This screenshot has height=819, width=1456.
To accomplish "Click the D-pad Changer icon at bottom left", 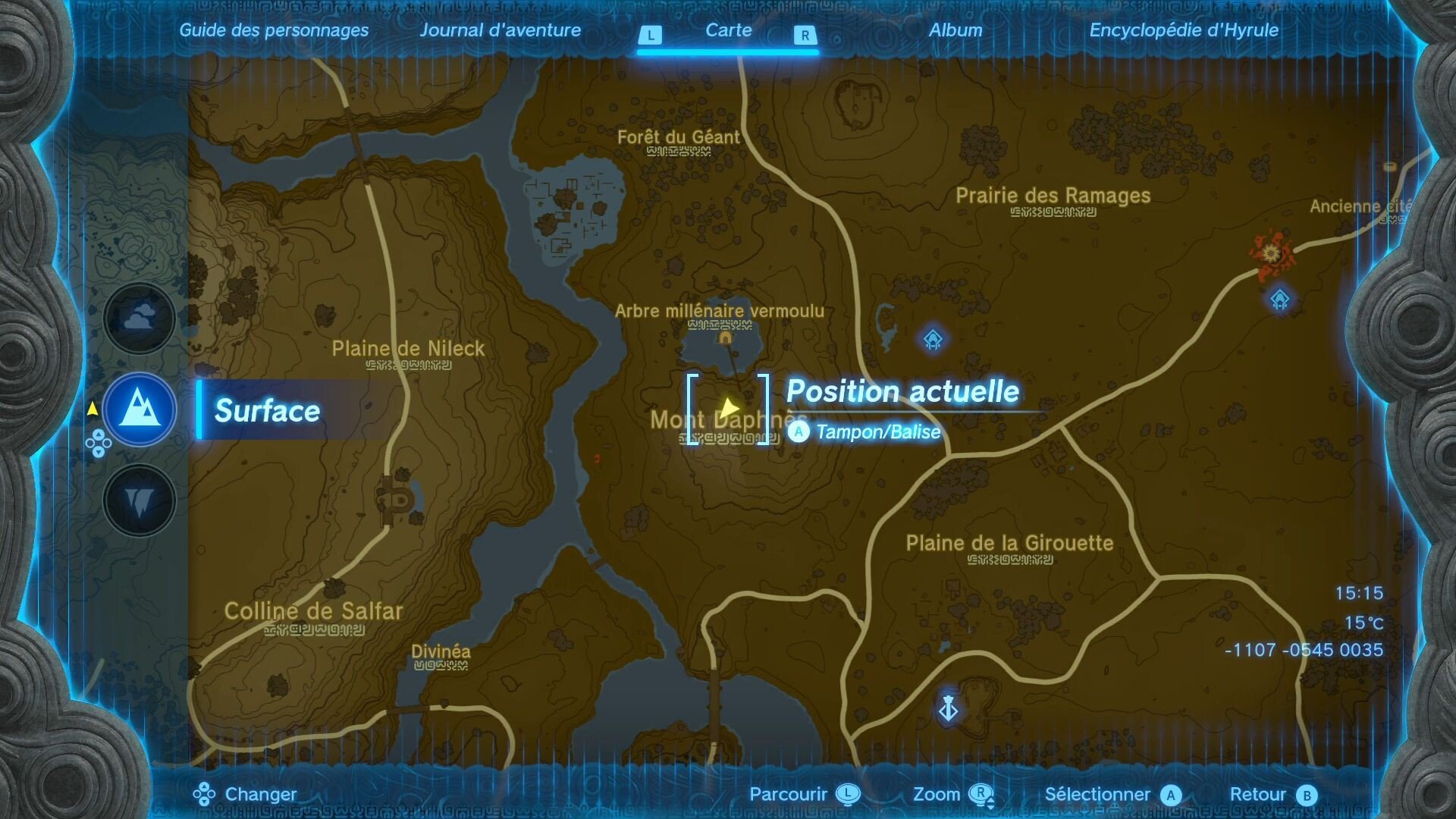I will click(x=203, y=794).
